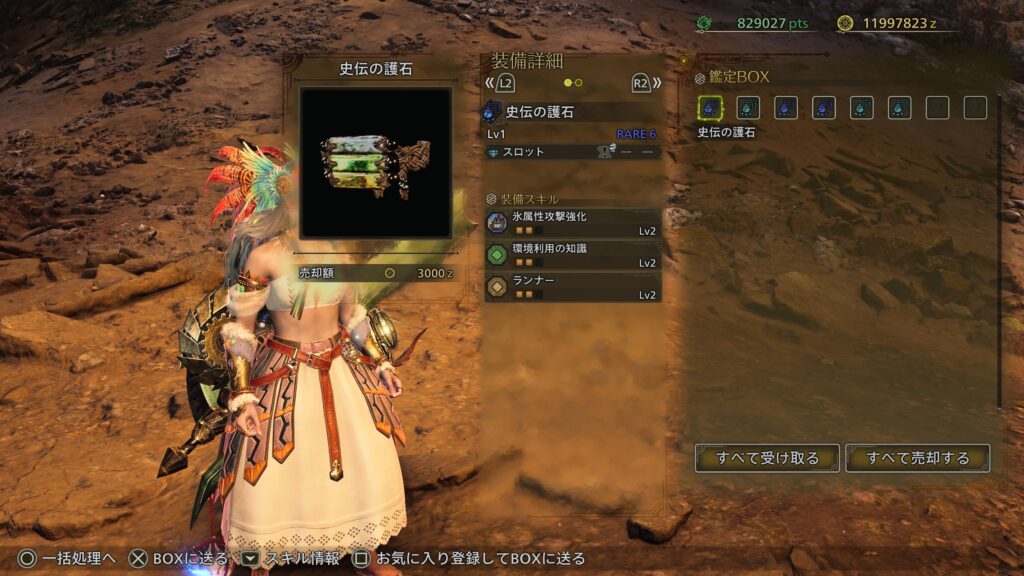Image resolution: width=1024 pixels, height=576 pixels.
Task: Select the 氷属性攻撃強化 skill row
Action: tap(573, 223)
